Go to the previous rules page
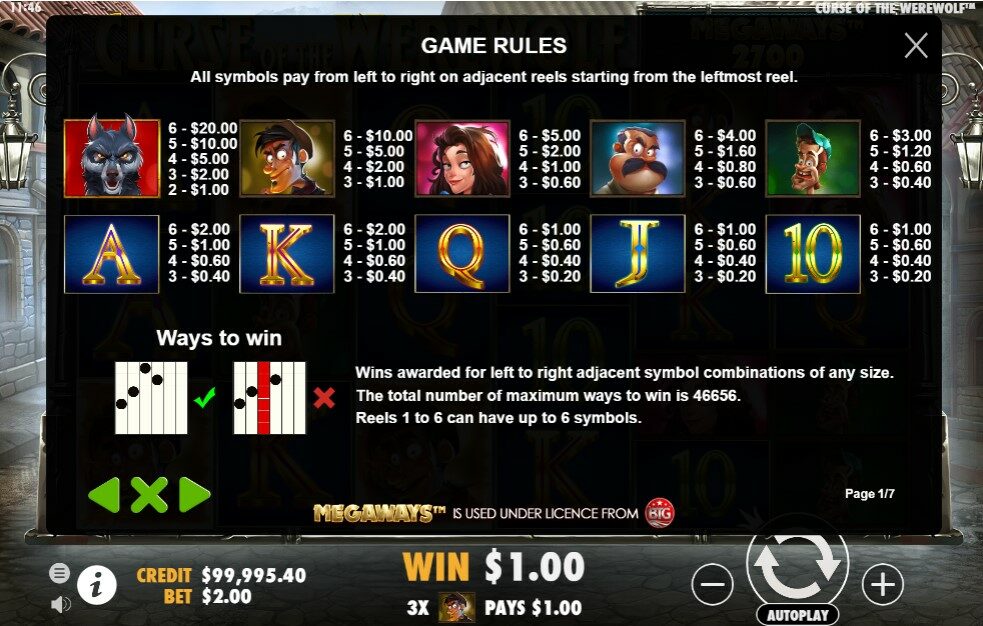Viewport: 983px width, 626px height. [104, 494]
